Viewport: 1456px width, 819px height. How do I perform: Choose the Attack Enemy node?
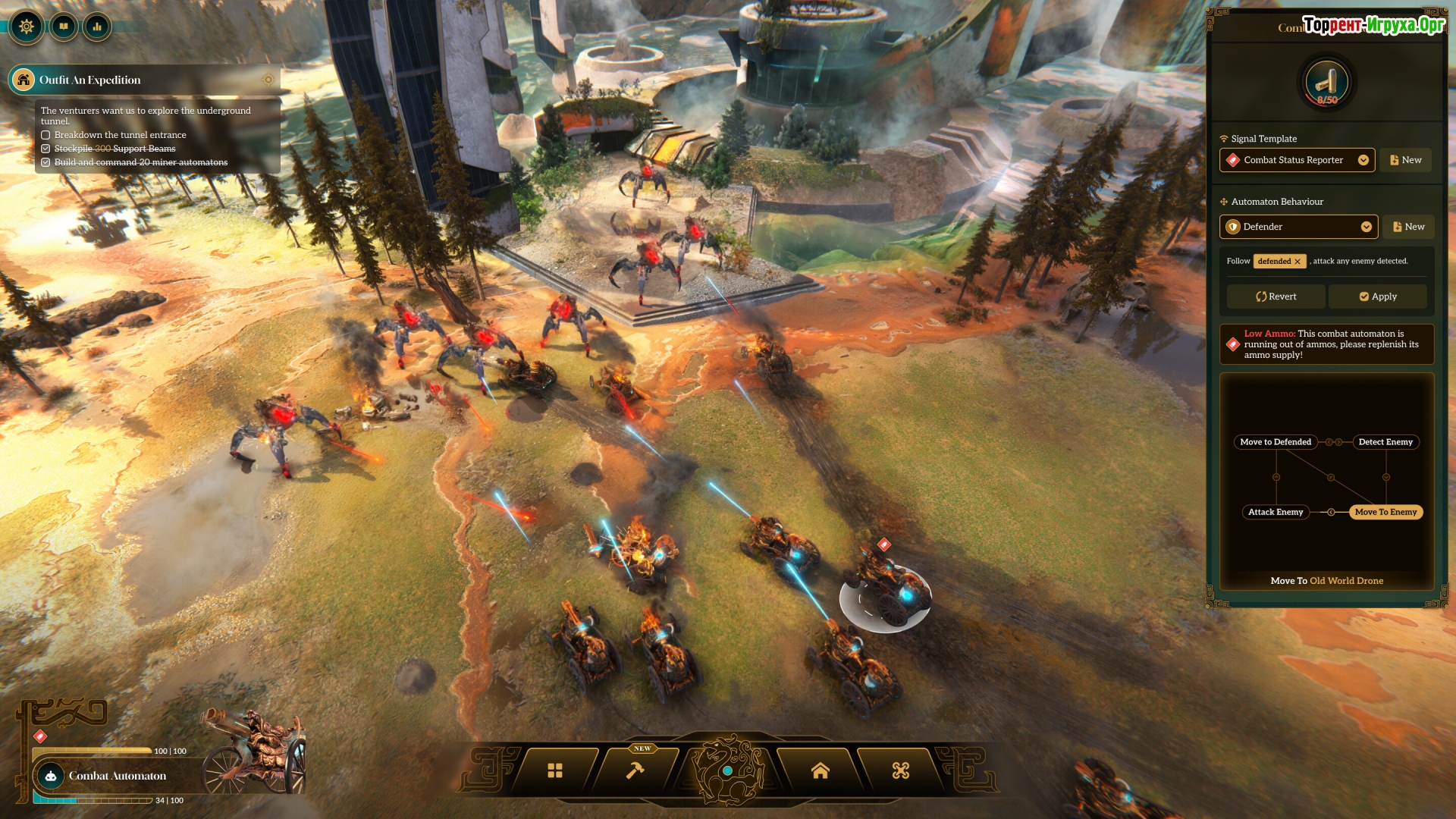(x=1275, y=512)
